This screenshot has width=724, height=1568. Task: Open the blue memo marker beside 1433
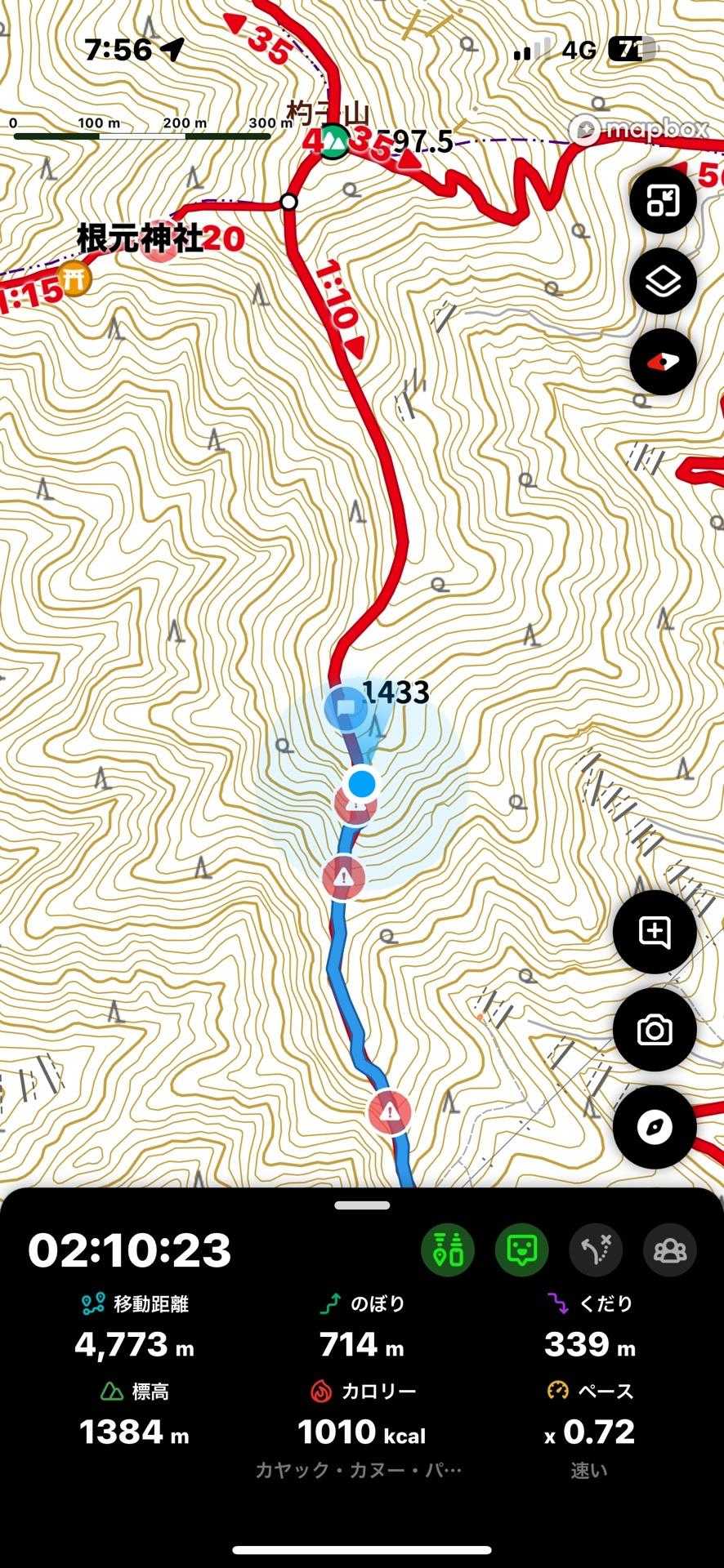click(345, 707)
